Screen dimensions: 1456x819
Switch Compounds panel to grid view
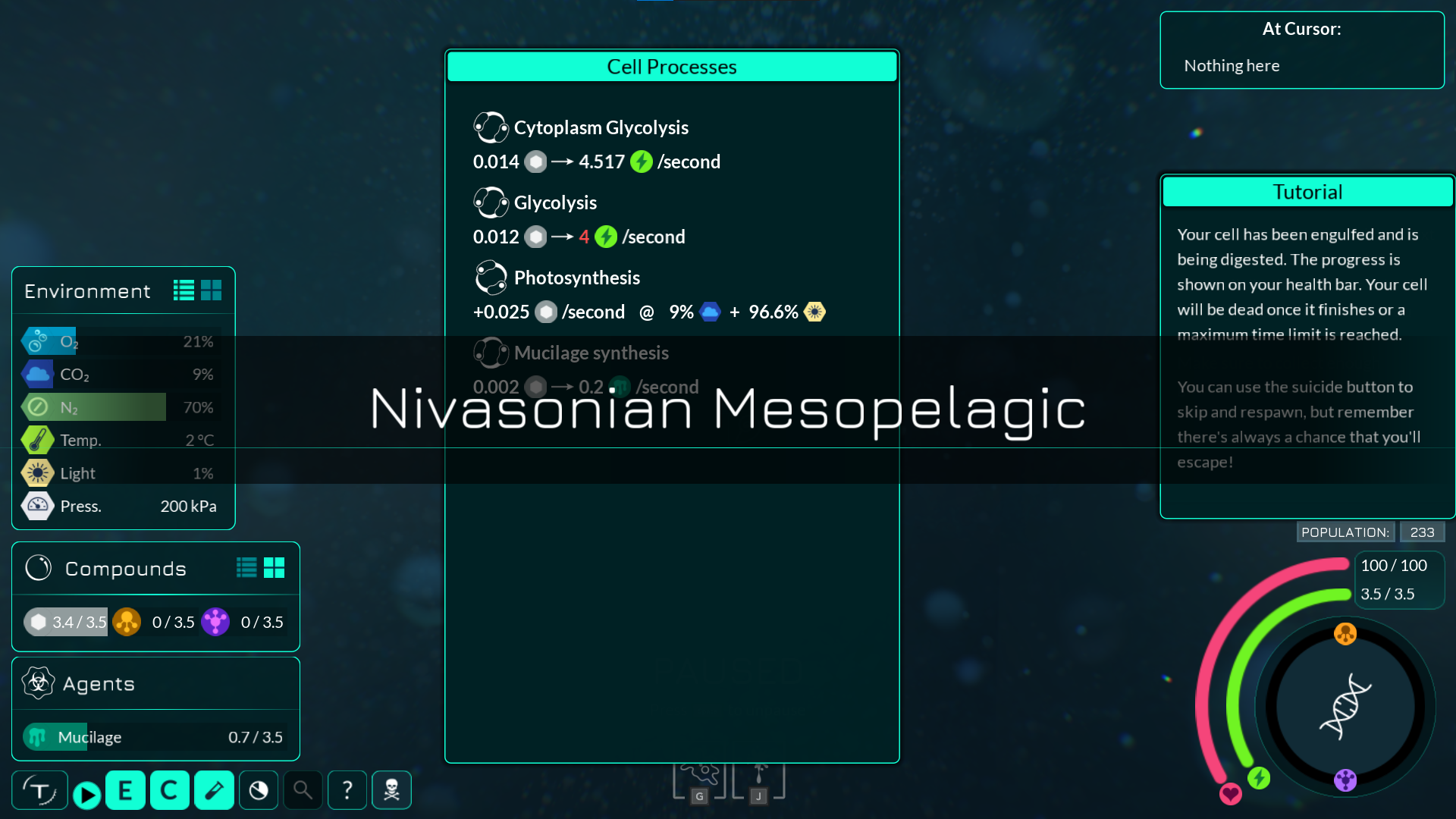[275, 567]
